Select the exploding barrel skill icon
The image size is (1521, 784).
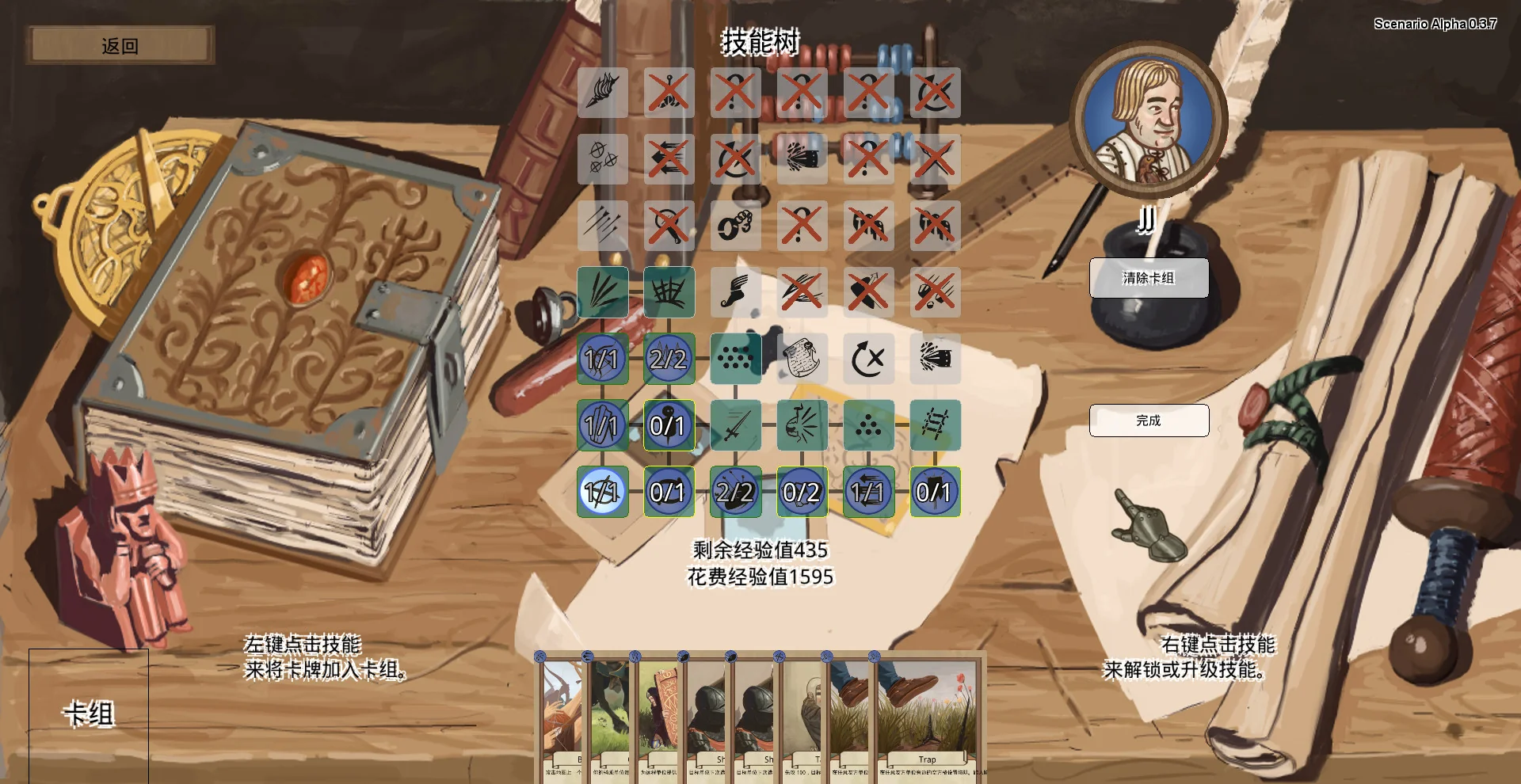pyautogui.click(x=935, y=358)
